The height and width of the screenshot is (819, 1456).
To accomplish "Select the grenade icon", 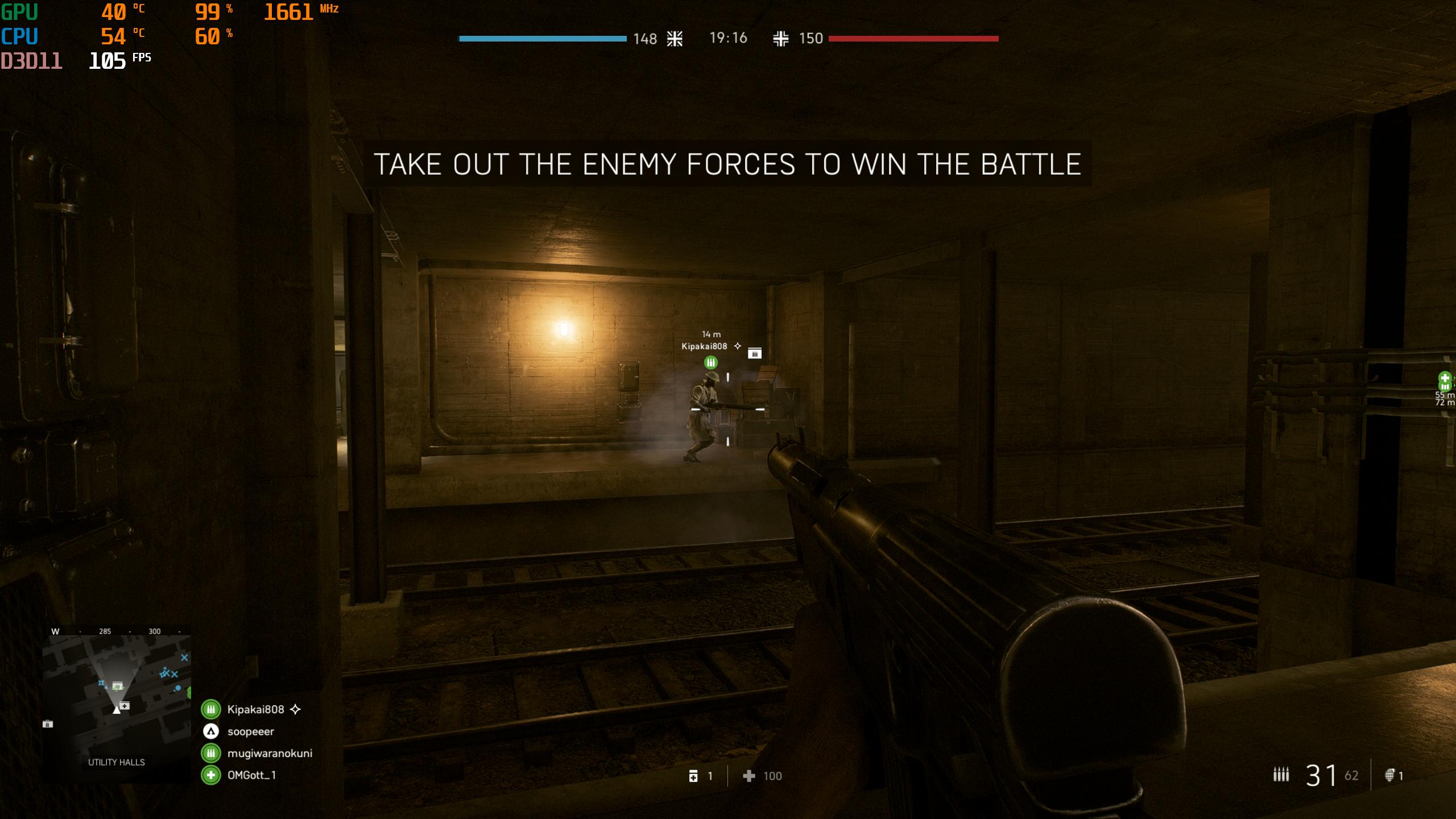I will (x=1389, y=775).
